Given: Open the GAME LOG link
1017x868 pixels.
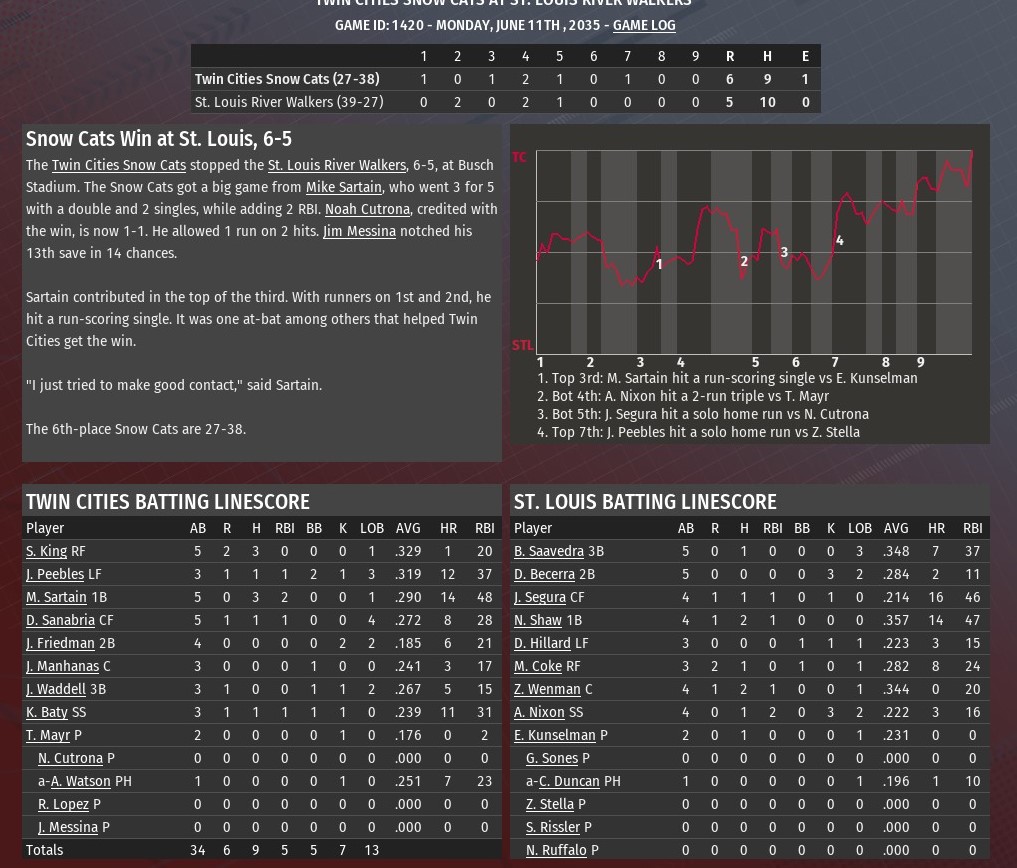Looking at the screenshot, I should click(644, 25).
